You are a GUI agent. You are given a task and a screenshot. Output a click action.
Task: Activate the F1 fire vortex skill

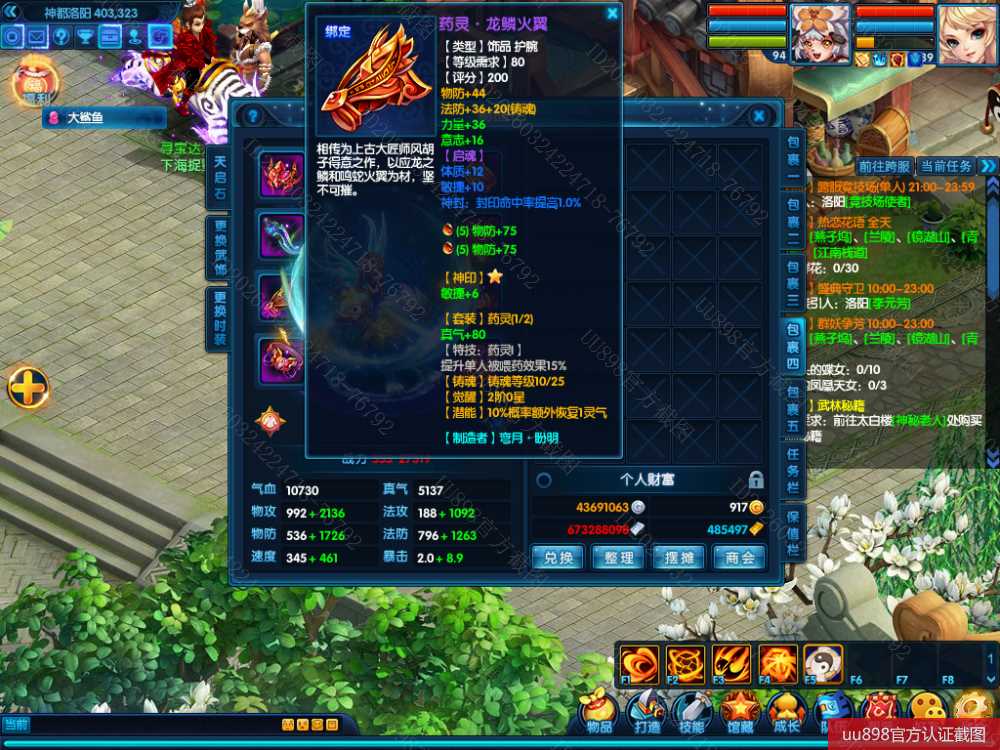click(x=638, y=663)
